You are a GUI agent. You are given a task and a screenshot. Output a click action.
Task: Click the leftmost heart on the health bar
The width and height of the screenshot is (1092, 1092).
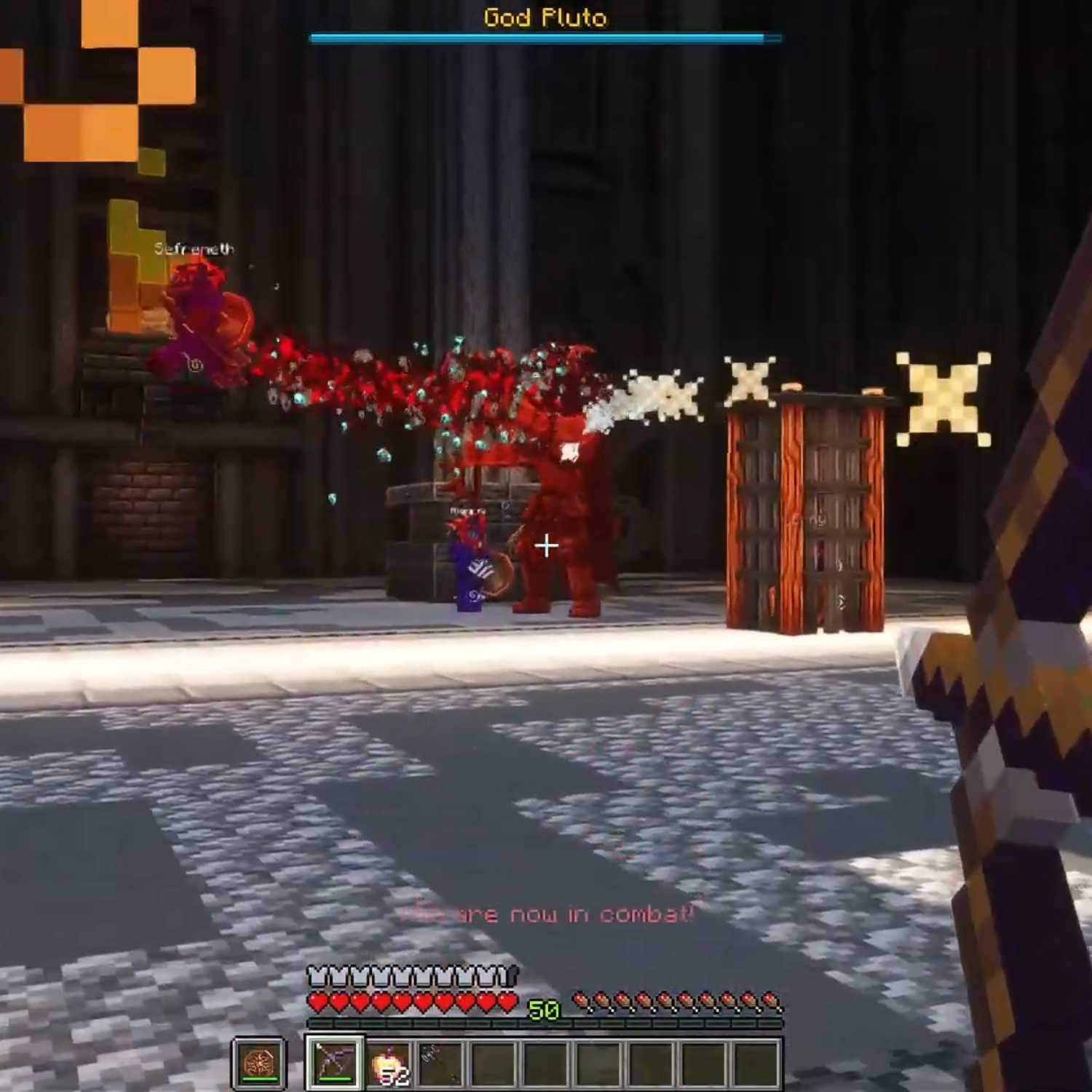[x=317, y=1001]
